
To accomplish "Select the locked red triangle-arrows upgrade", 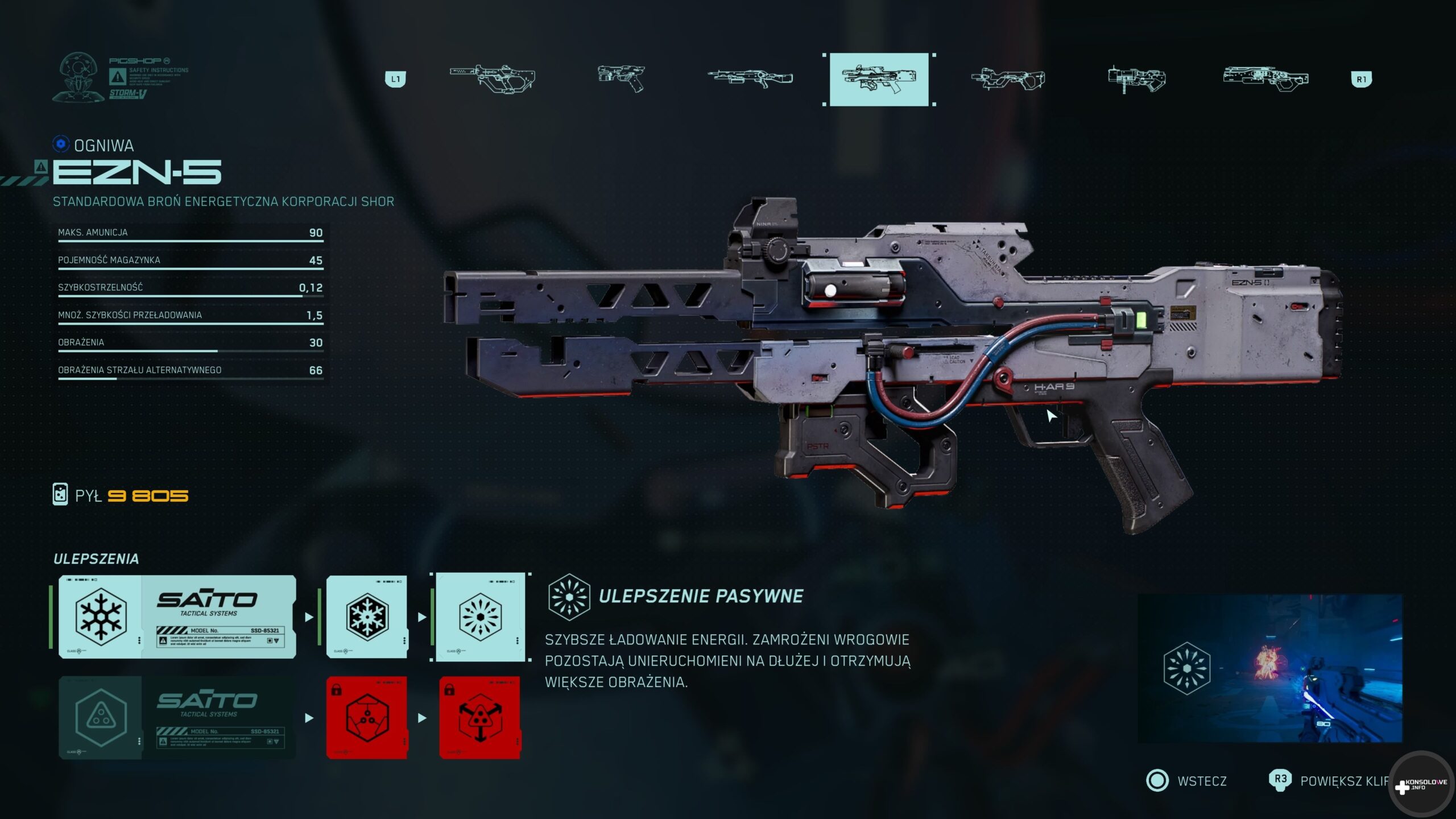I will point(480,718).
